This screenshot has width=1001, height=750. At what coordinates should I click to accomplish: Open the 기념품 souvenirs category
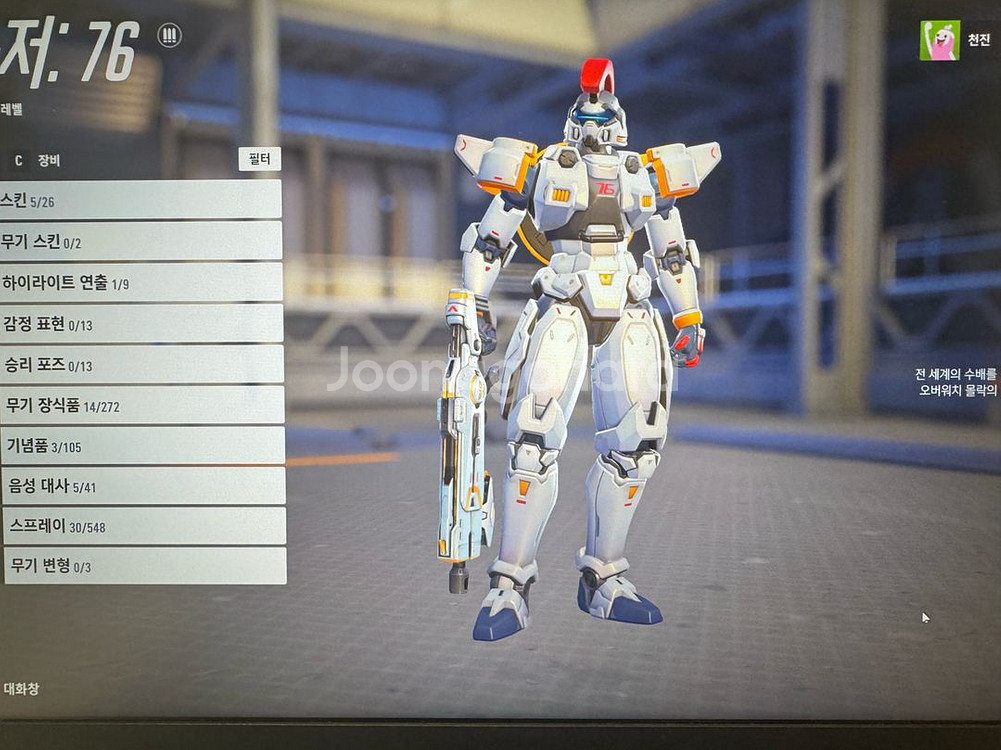[140, 446]
